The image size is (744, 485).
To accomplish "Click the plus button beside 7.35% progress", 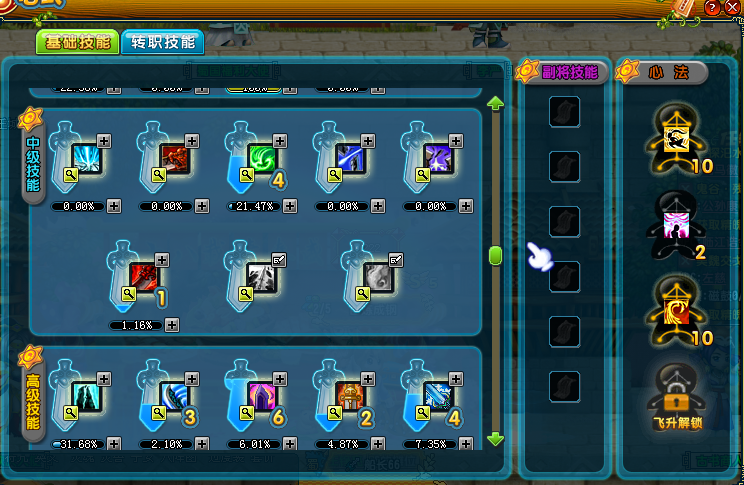I will pyautogui.click(x=465, y=443).
